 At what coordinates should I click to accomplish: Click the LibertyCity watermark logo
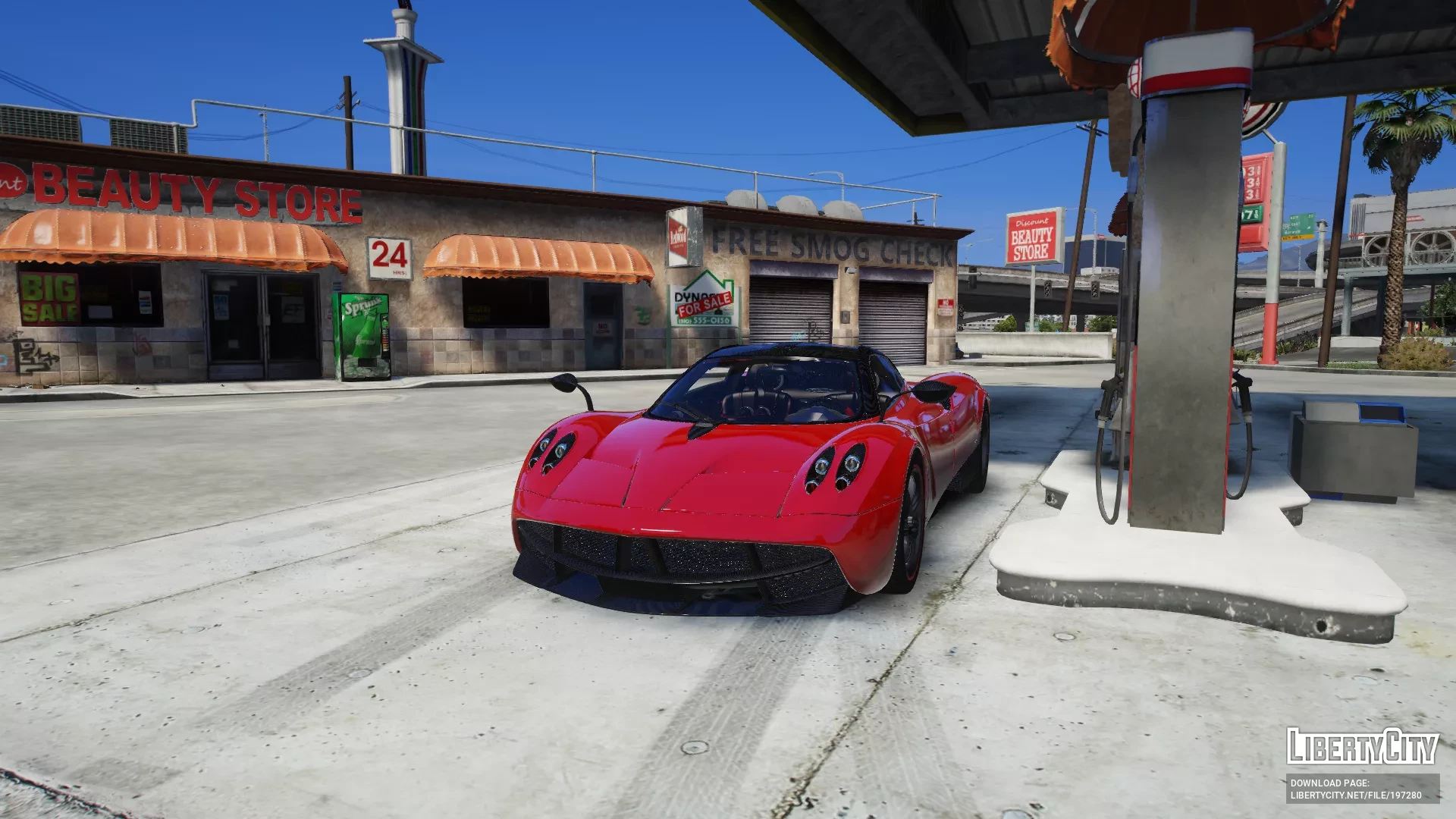tap(1362, 747)
